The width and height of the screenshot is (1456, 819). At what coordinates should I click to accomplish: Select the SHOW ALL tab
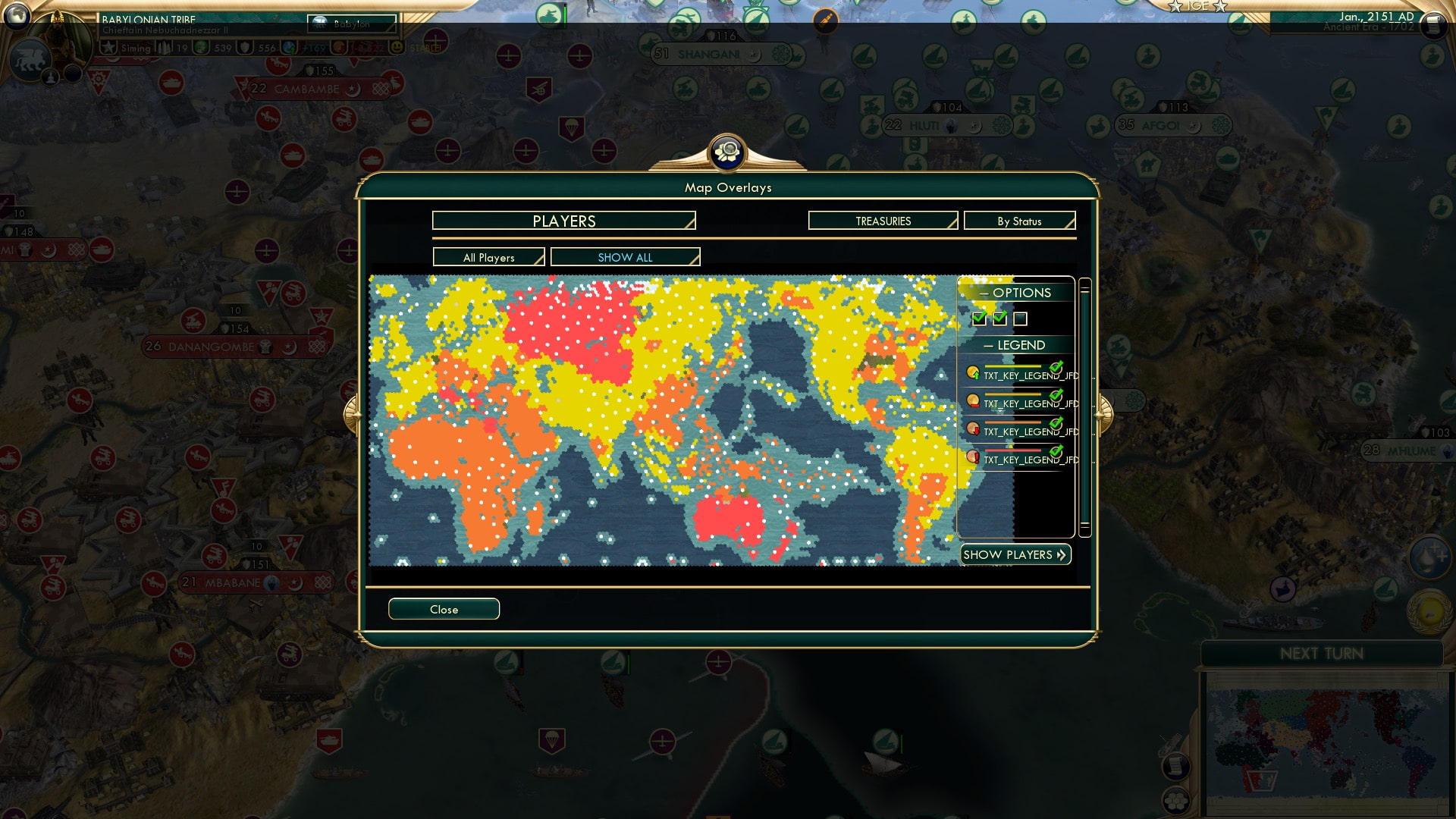tap(625, 257)
